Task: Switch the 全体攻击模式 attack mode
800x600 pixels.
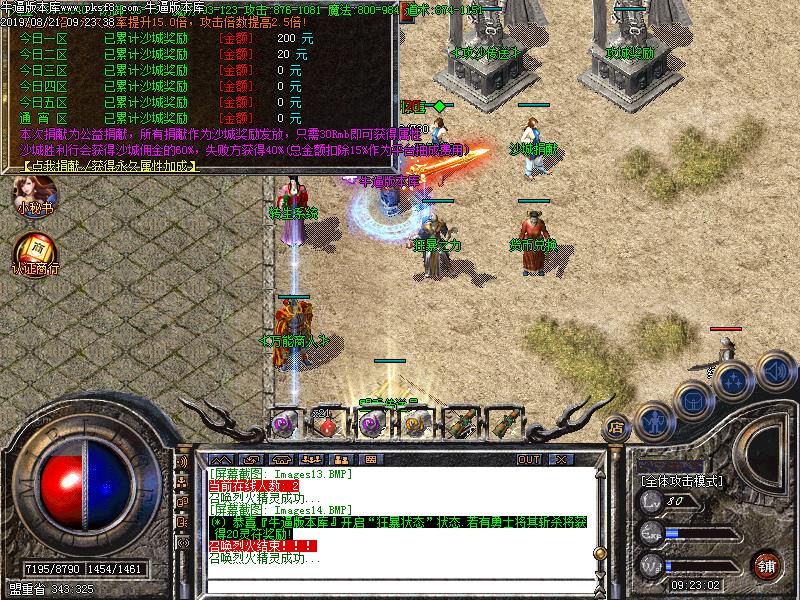Action: tap(681, 481)
